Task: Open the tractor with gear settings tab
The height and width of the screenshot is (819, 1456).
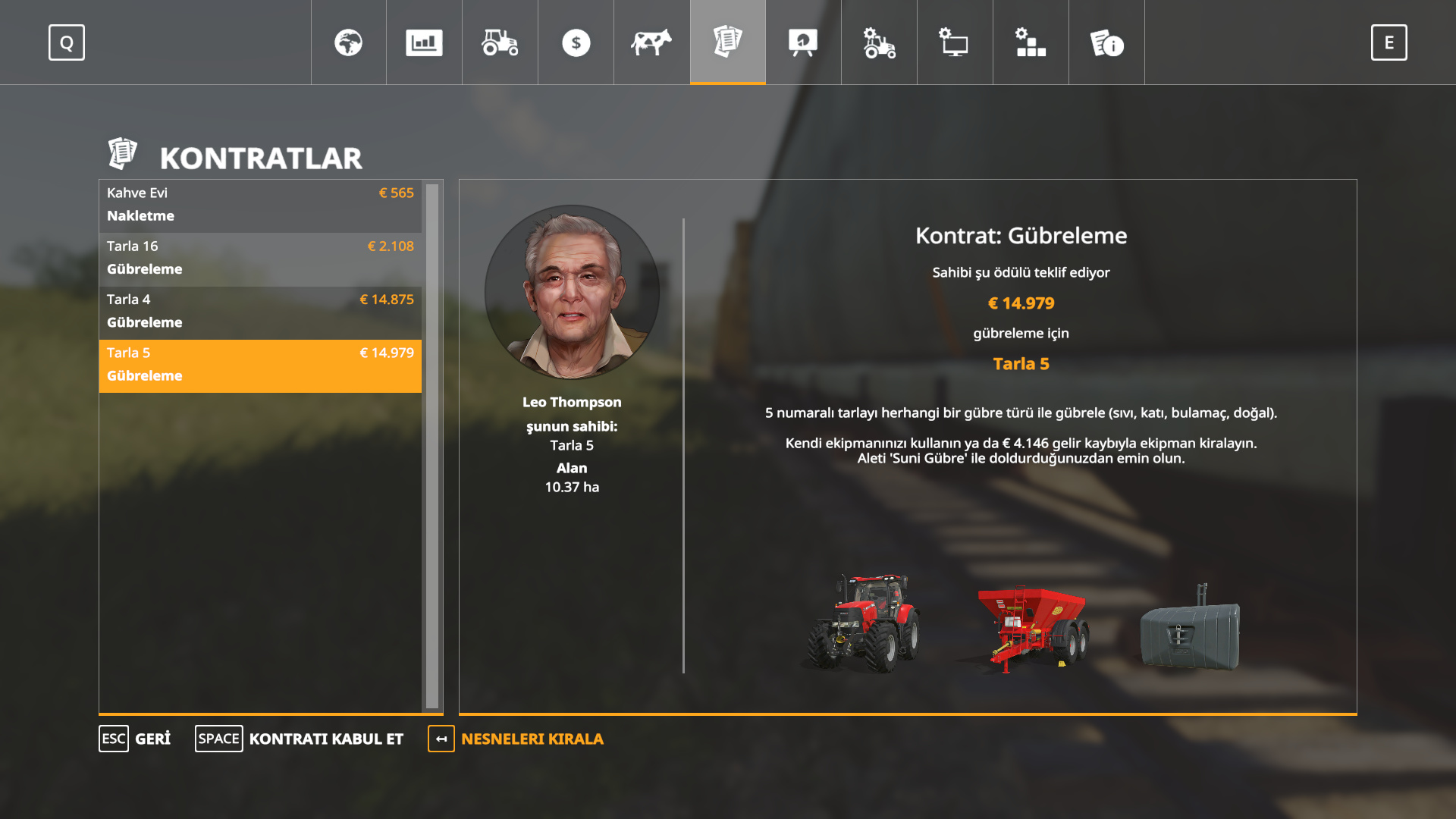Action: [x=879, y=42]
